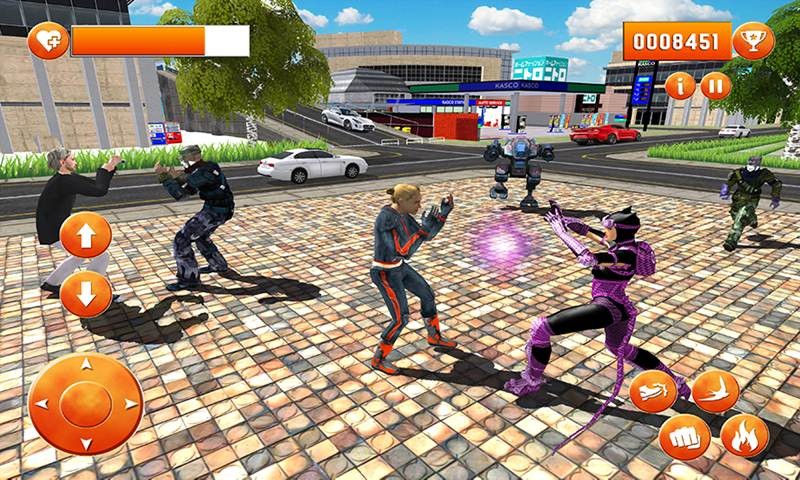800x480 pixels.
Task: Activate the flame special attack
Action: point(745,436)
